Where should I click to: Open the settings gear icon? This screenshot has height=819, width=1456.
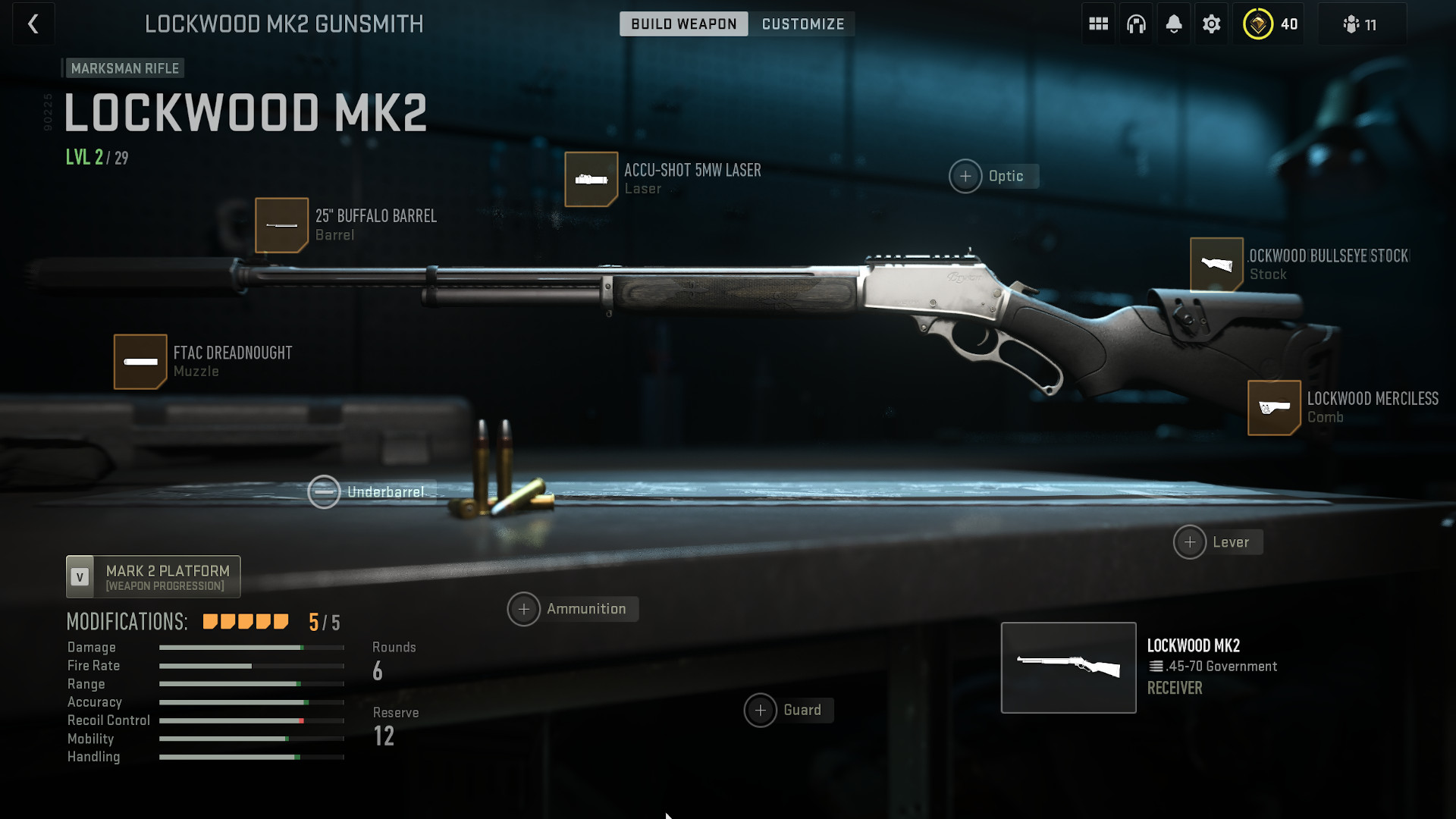1211,24
